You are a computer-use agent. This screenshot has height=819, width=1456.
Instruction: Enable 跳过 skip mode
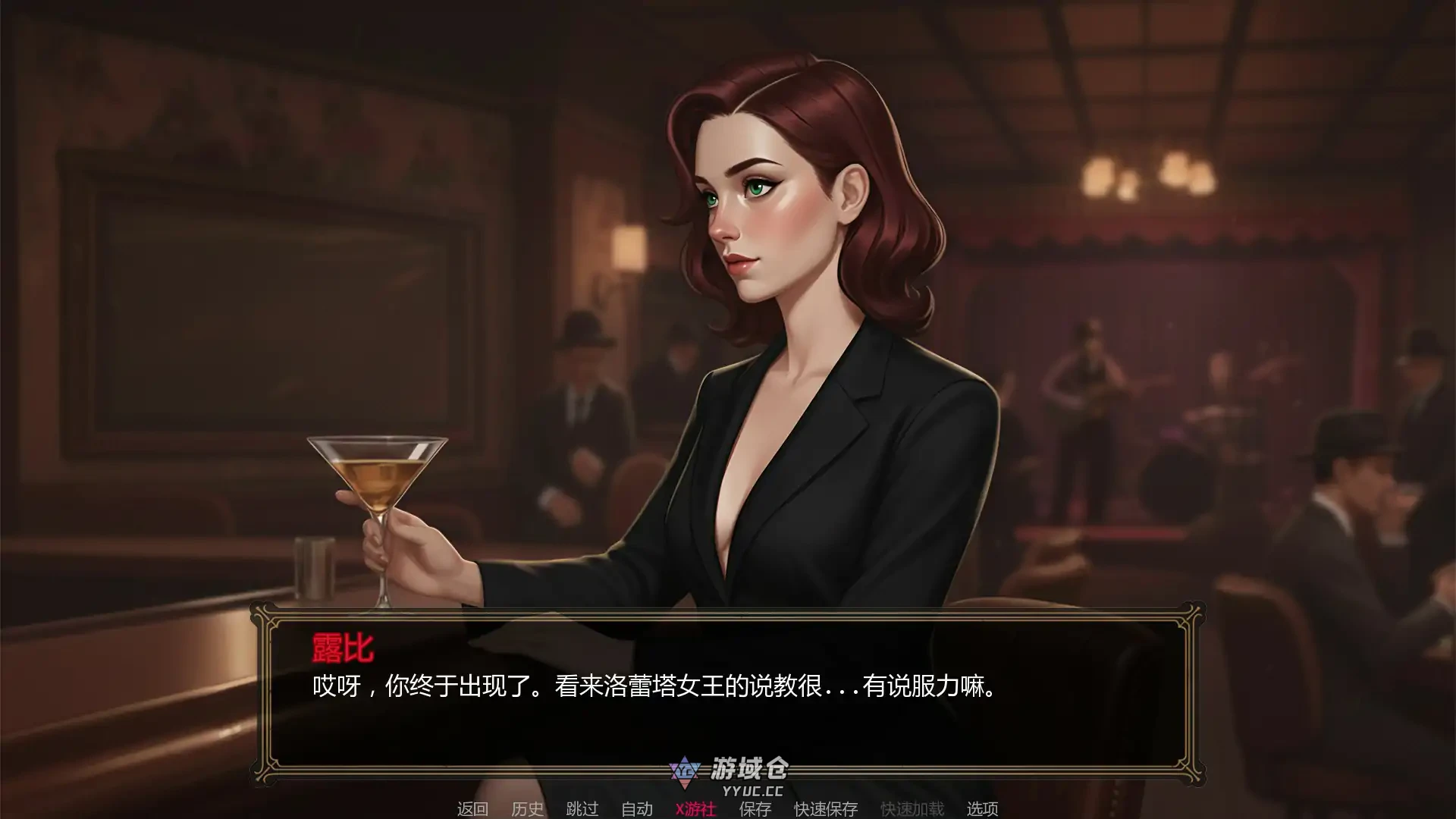pos(580,809)
